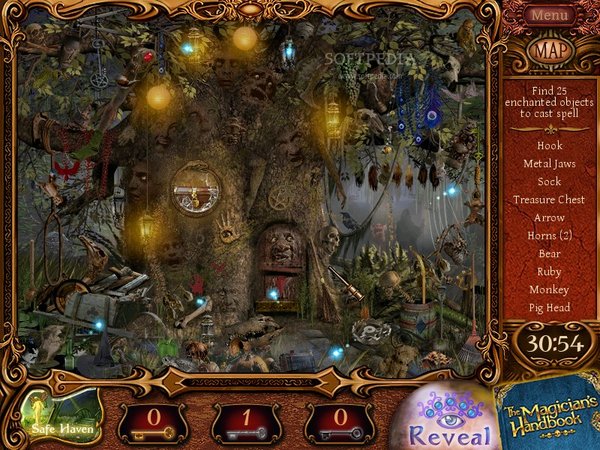Image resolution: width=600 pixels, height=450 pixels.
Task: Choose 'Pig Head' in the find list
Action: 549,307
